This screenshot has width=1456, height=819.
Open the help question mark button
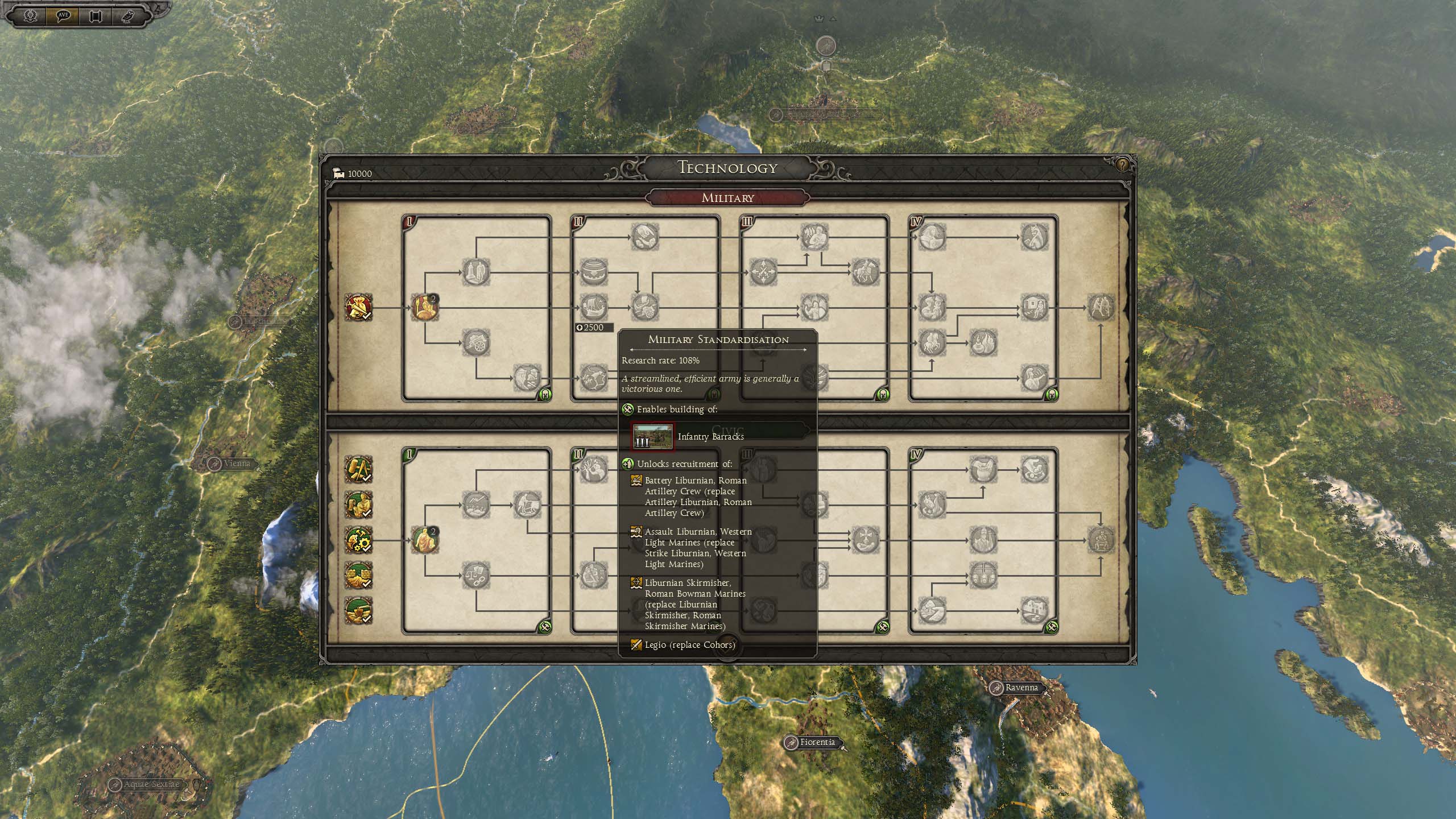(1122, 165)
